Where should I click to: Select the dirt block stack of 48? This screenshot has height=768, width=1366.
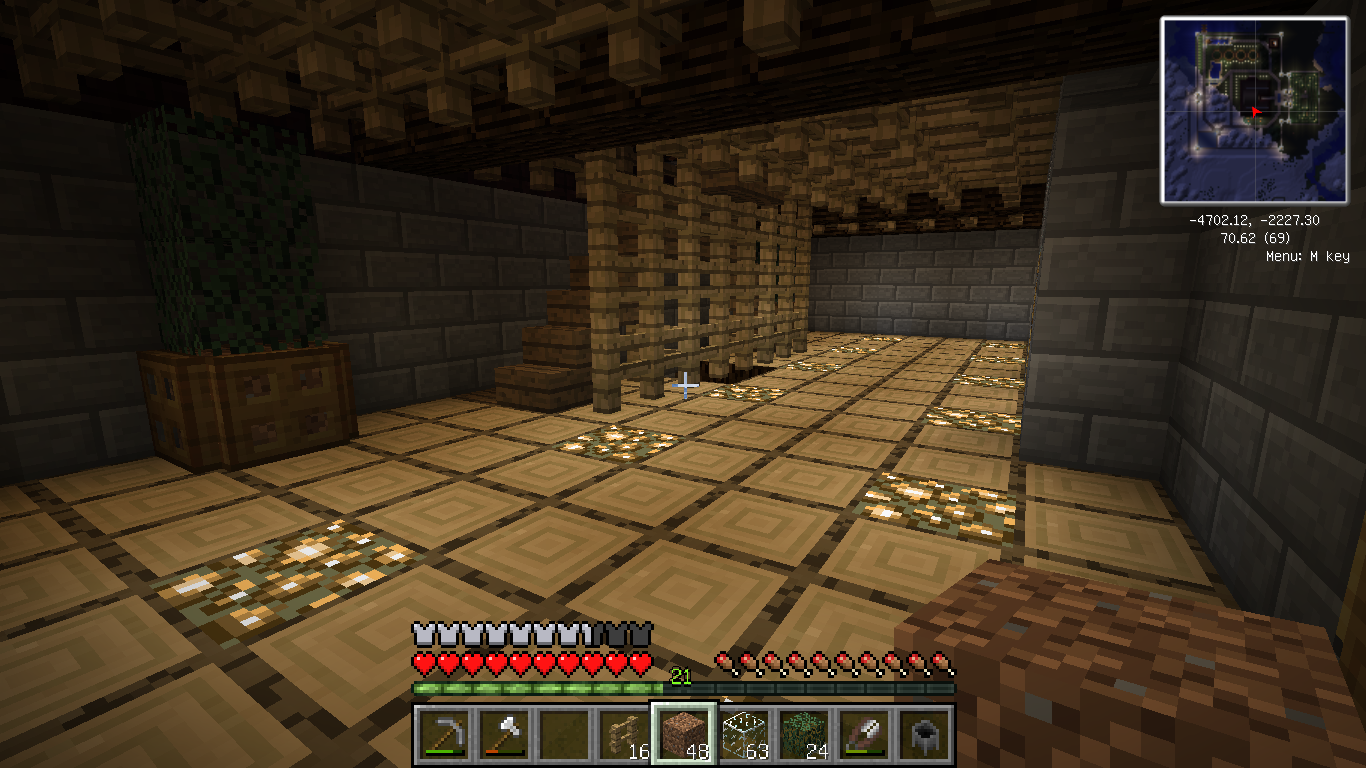[x=684, y=735]
